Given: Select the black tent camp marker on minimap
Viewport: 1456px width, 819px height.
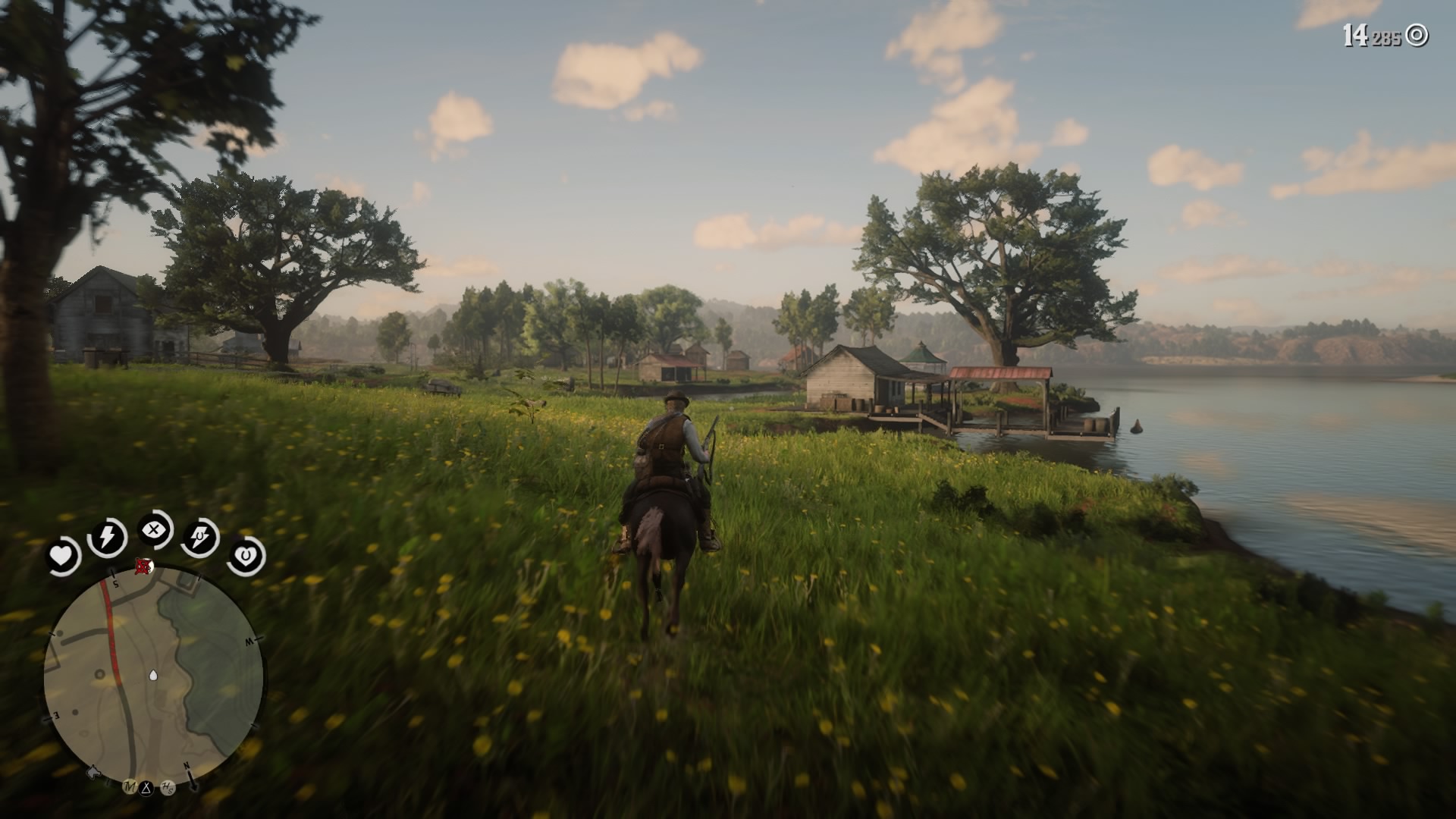Looking at the screenshot, I should [x=148, y=786].
